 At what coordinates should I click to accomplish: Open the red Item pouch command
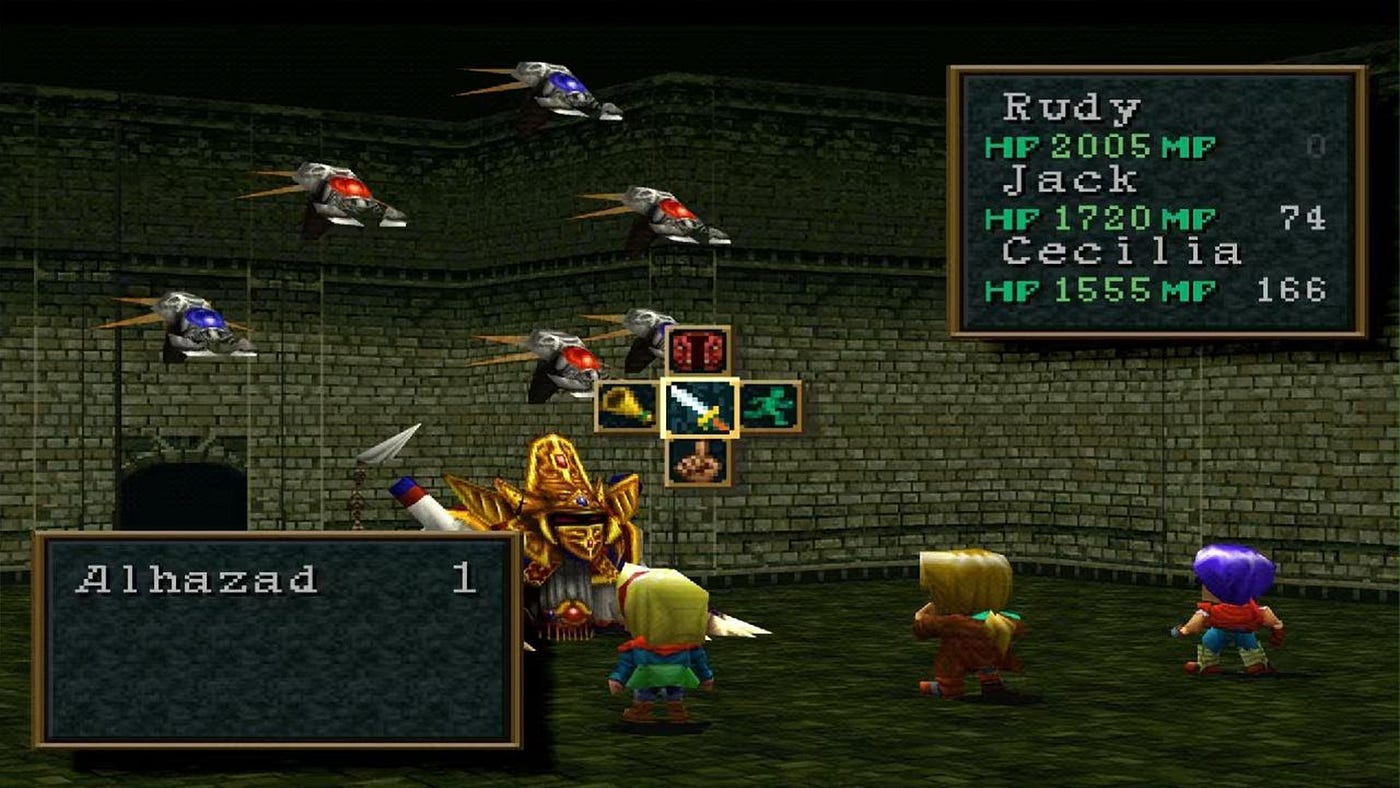pyautogui.click(x=697, y=350)
